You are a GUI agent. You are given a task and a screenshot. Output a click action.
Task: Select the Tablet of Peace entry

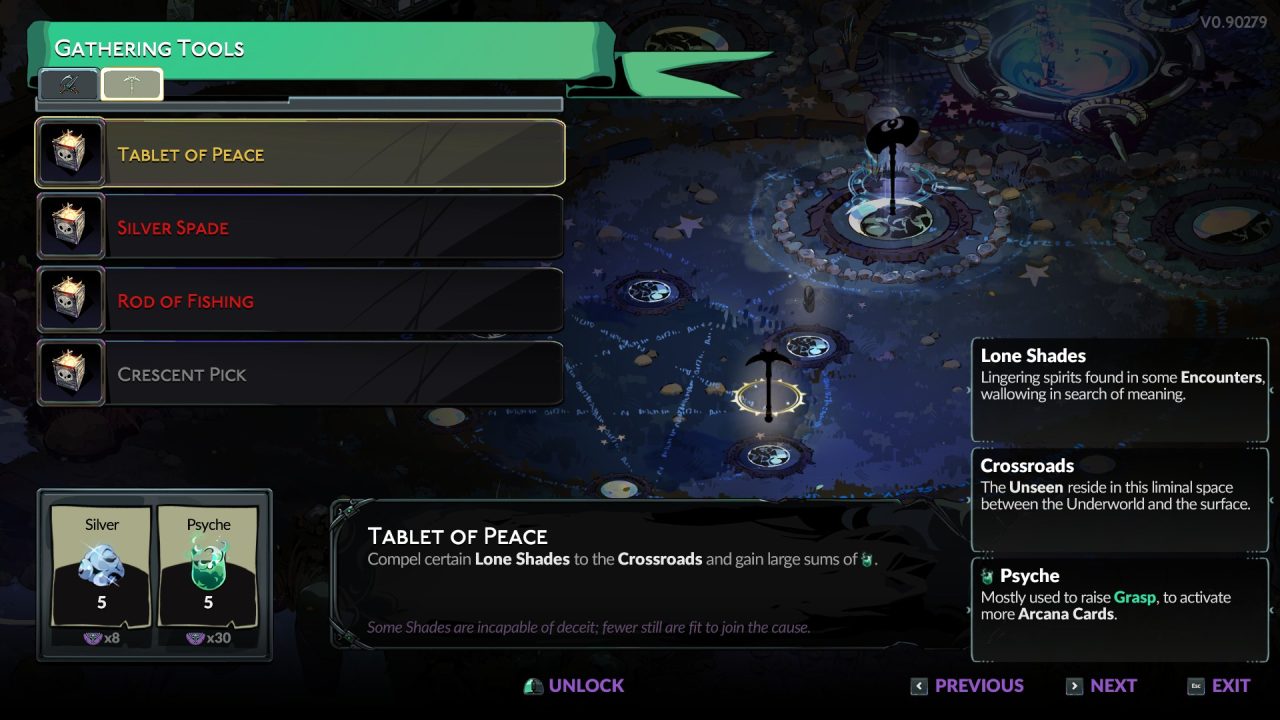(300, 154)
